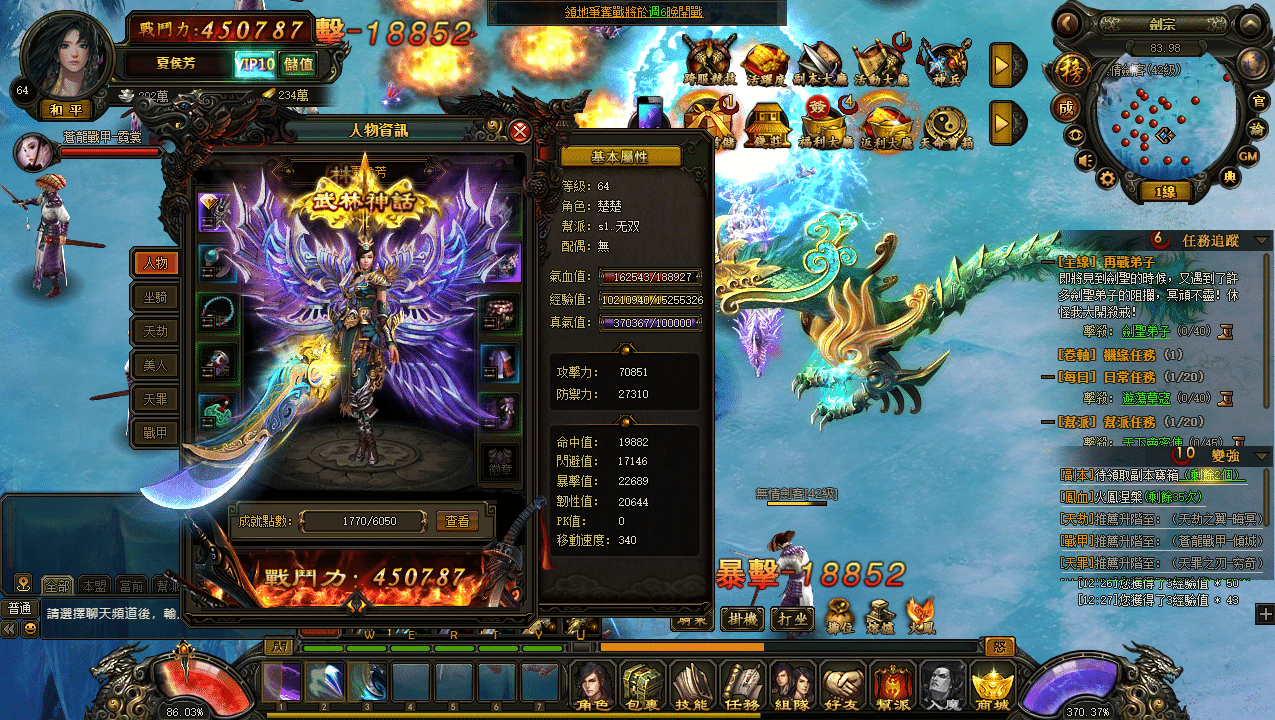Select the 戰甲 armor tab

click(156, 432)
